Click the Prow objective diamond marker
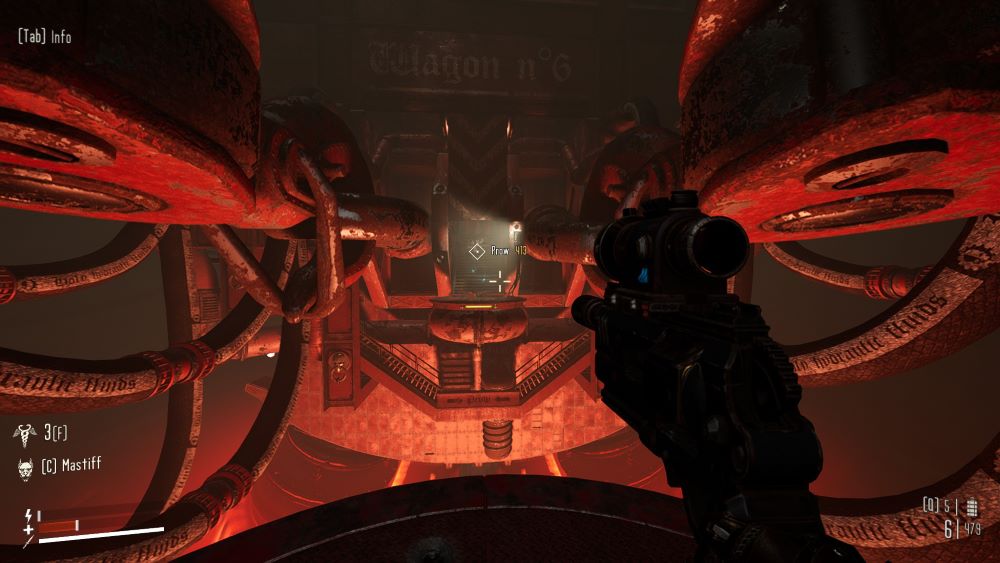Image resolution: width=1000 pixels, height=563 pixels. [478, 251]
